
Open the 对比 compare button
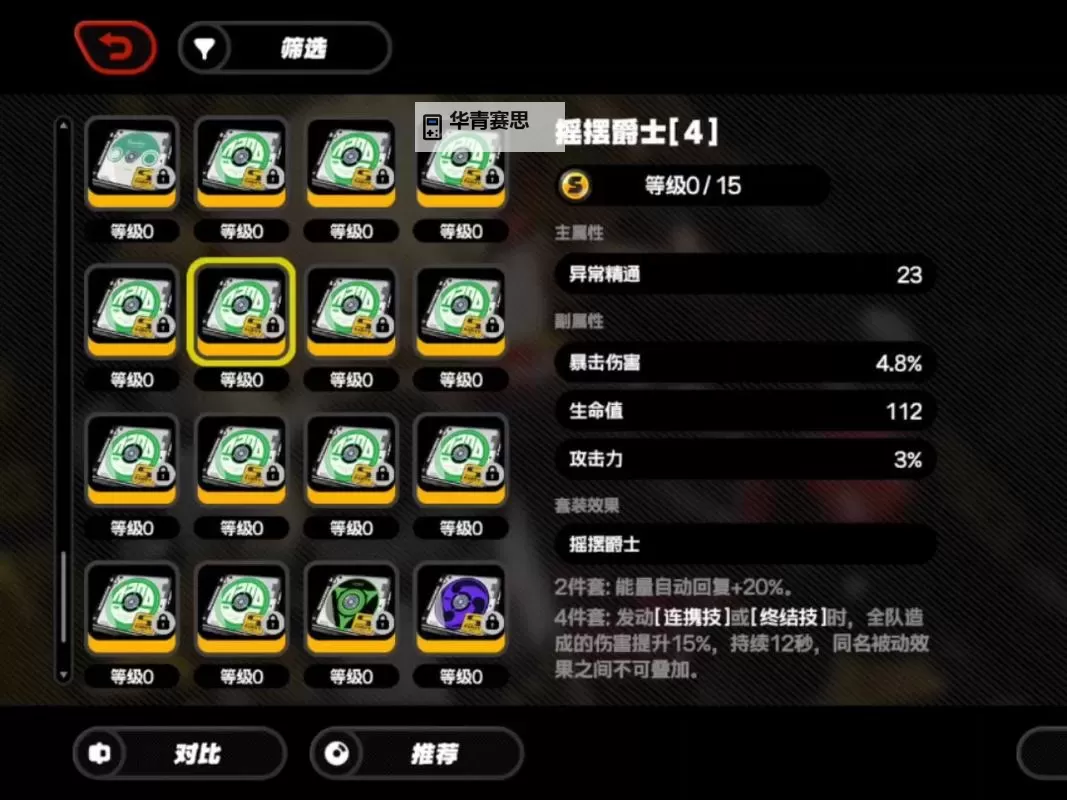coord(179,753)
